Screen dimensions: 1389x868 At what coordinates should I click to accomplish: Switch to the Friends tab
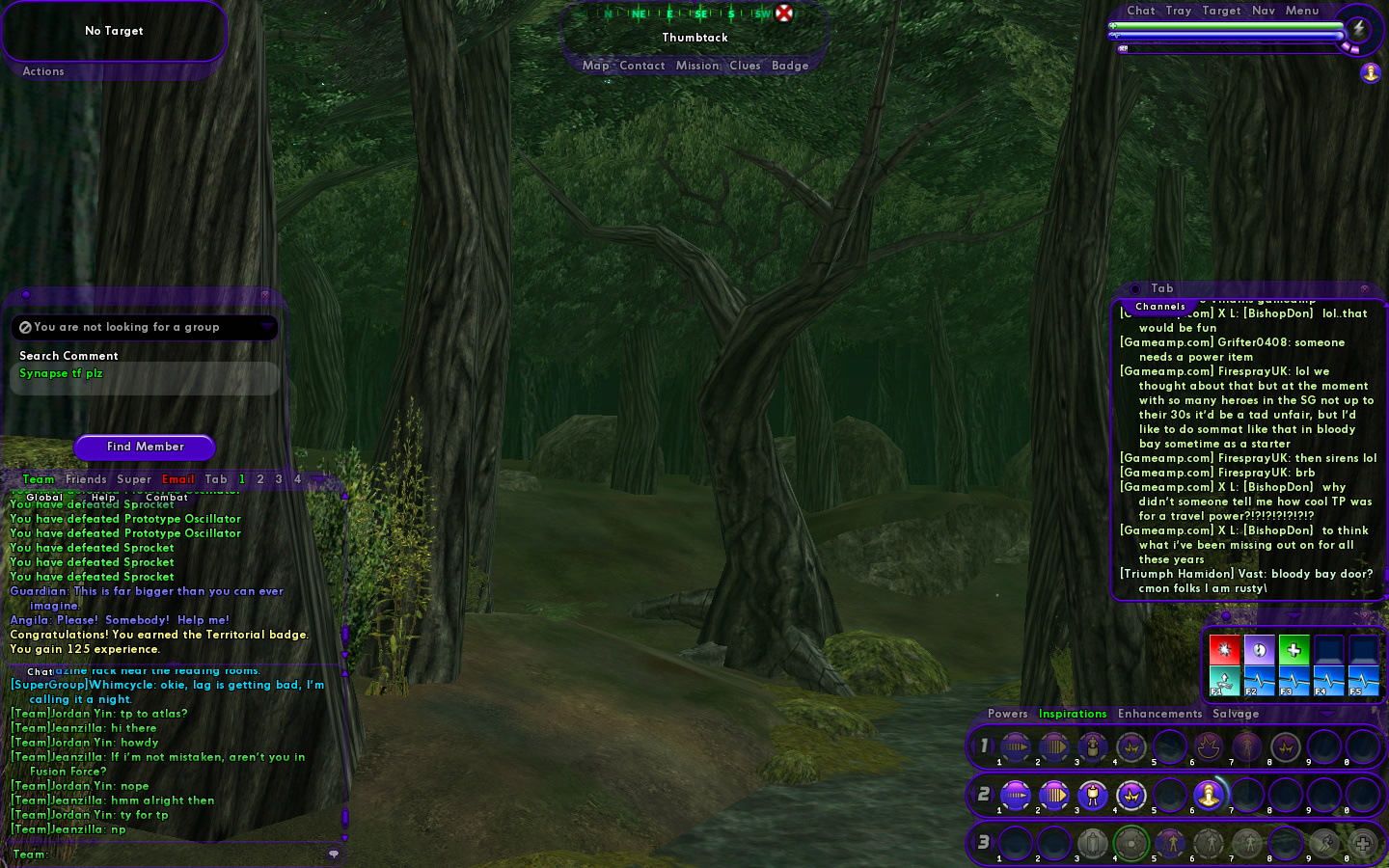point(86,479)
